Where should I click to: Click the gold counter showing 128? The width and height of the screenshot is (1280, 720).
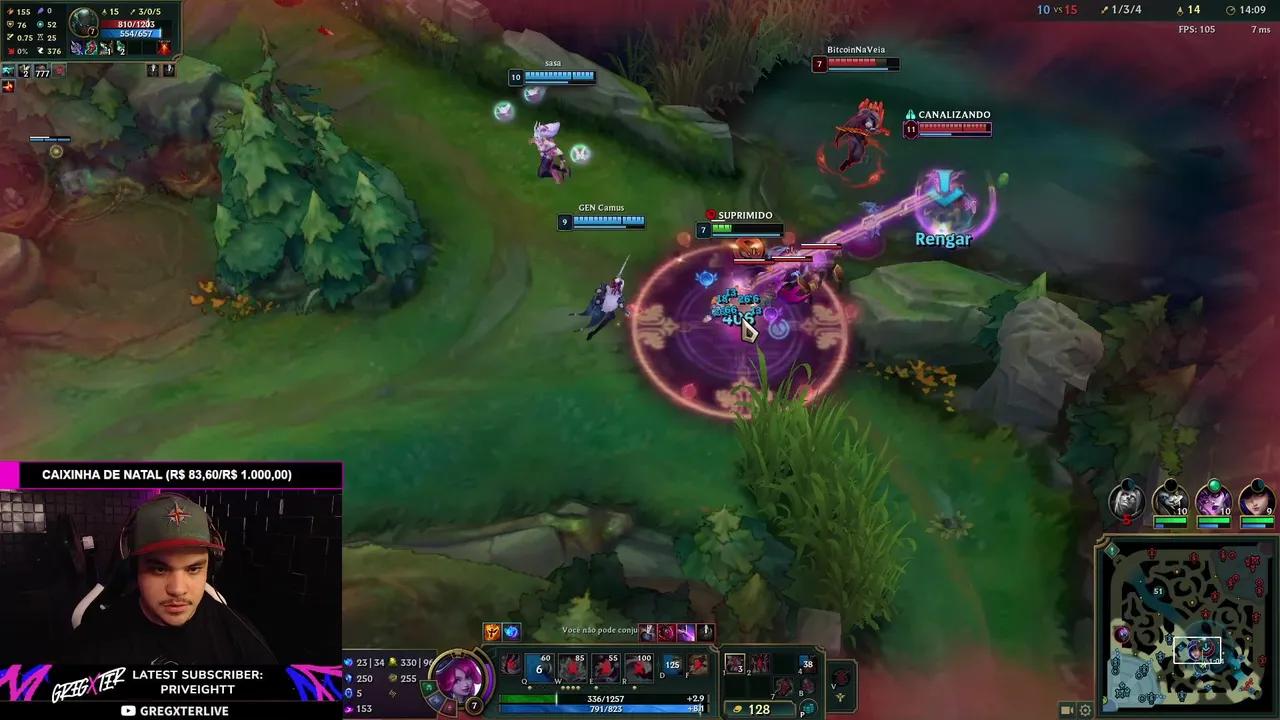coord(760,708)
